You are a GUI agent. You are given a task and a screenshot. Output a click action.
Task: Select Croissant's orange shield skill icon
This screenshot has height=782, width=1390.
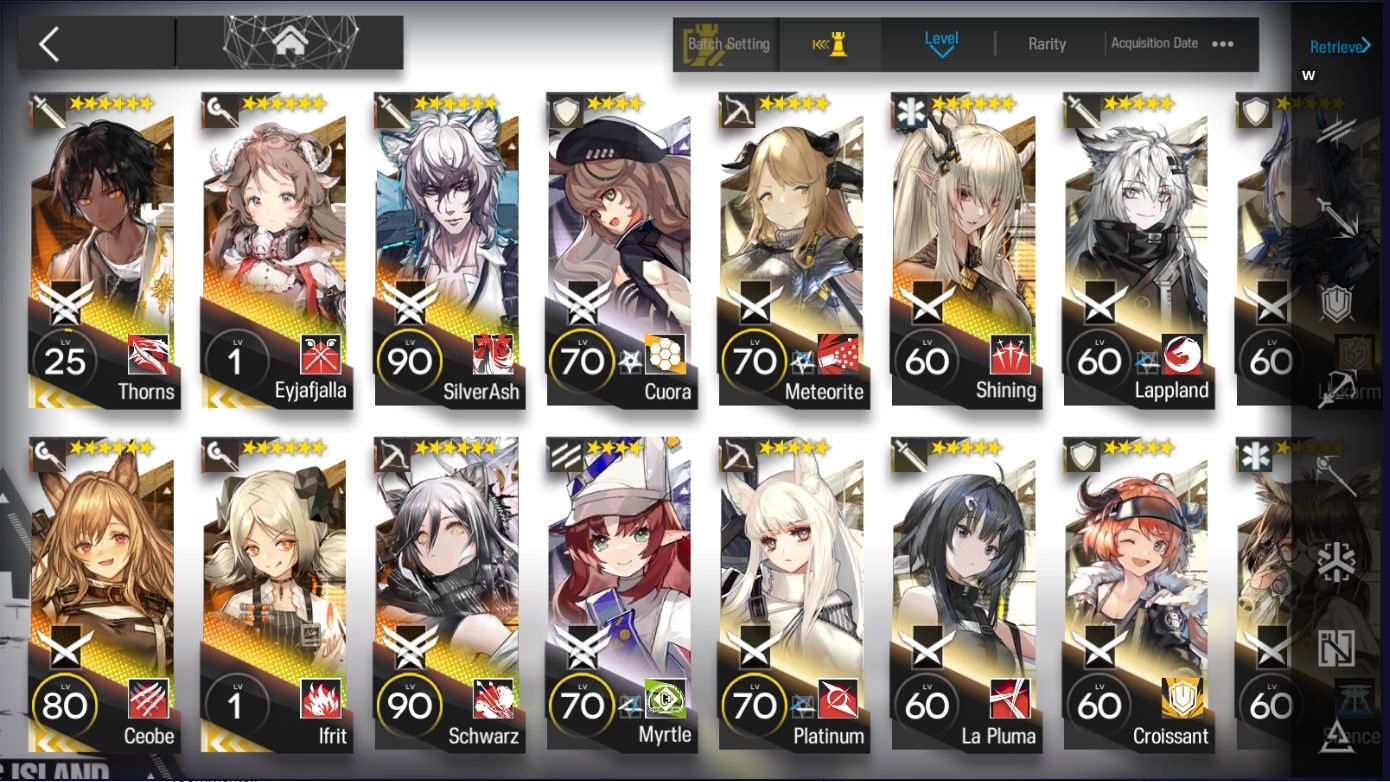pos(1182,700)
